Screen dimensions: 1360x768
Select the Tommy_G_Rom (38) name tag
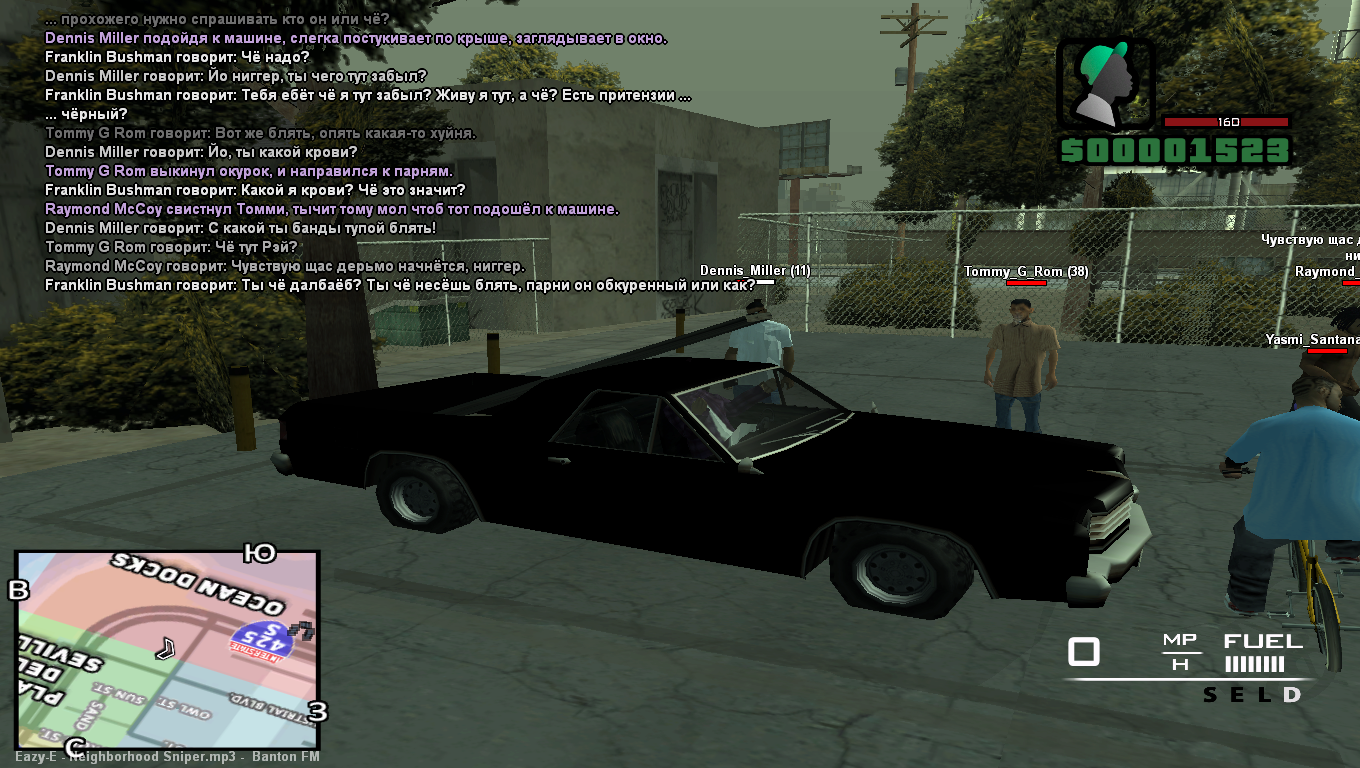(1026, 272)
